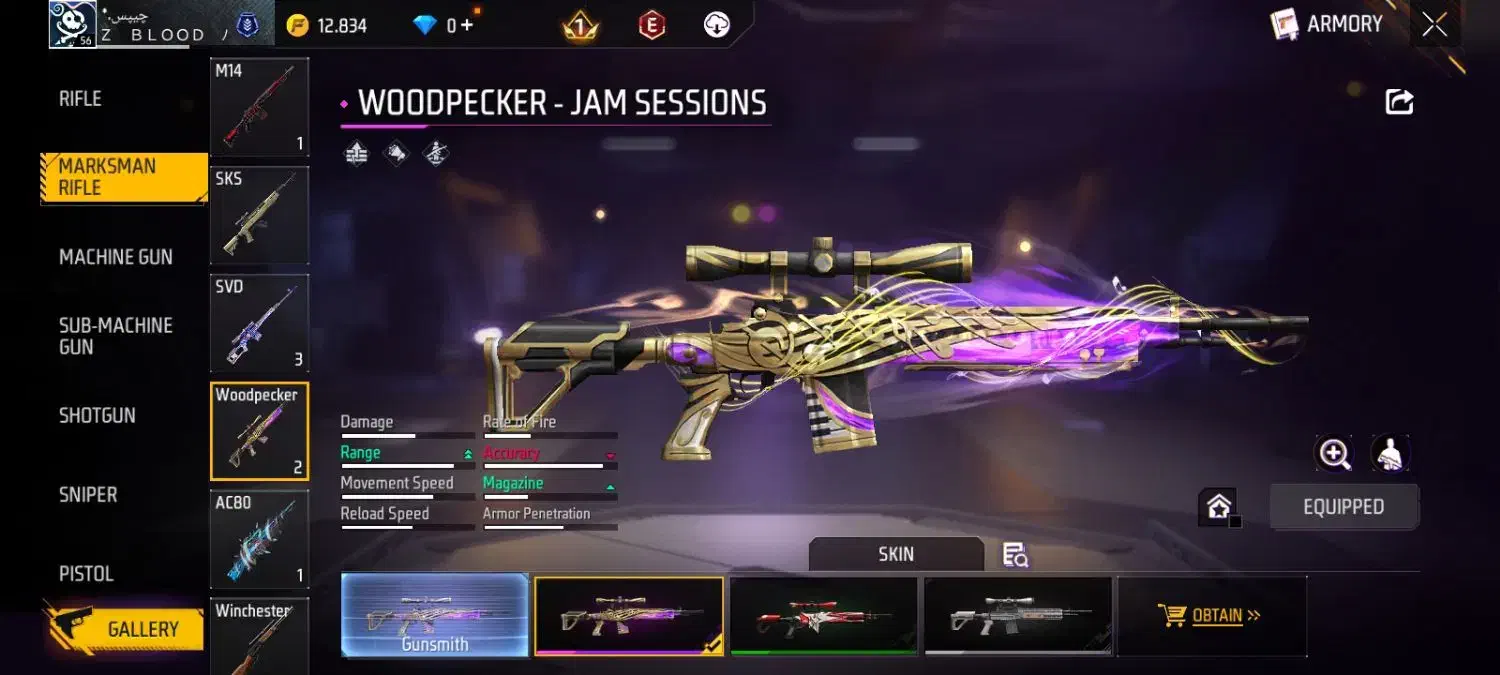Switch to the Rifle category
1500x675 pixels.
80,99
